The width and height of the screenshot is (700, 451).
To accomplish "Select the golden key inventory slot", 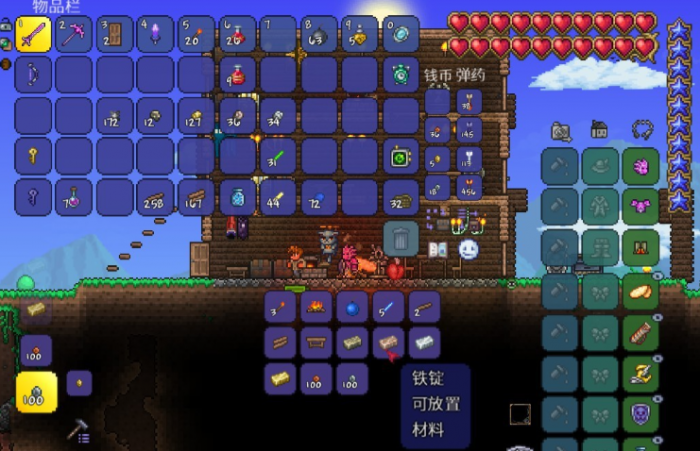I will (33, 157).
